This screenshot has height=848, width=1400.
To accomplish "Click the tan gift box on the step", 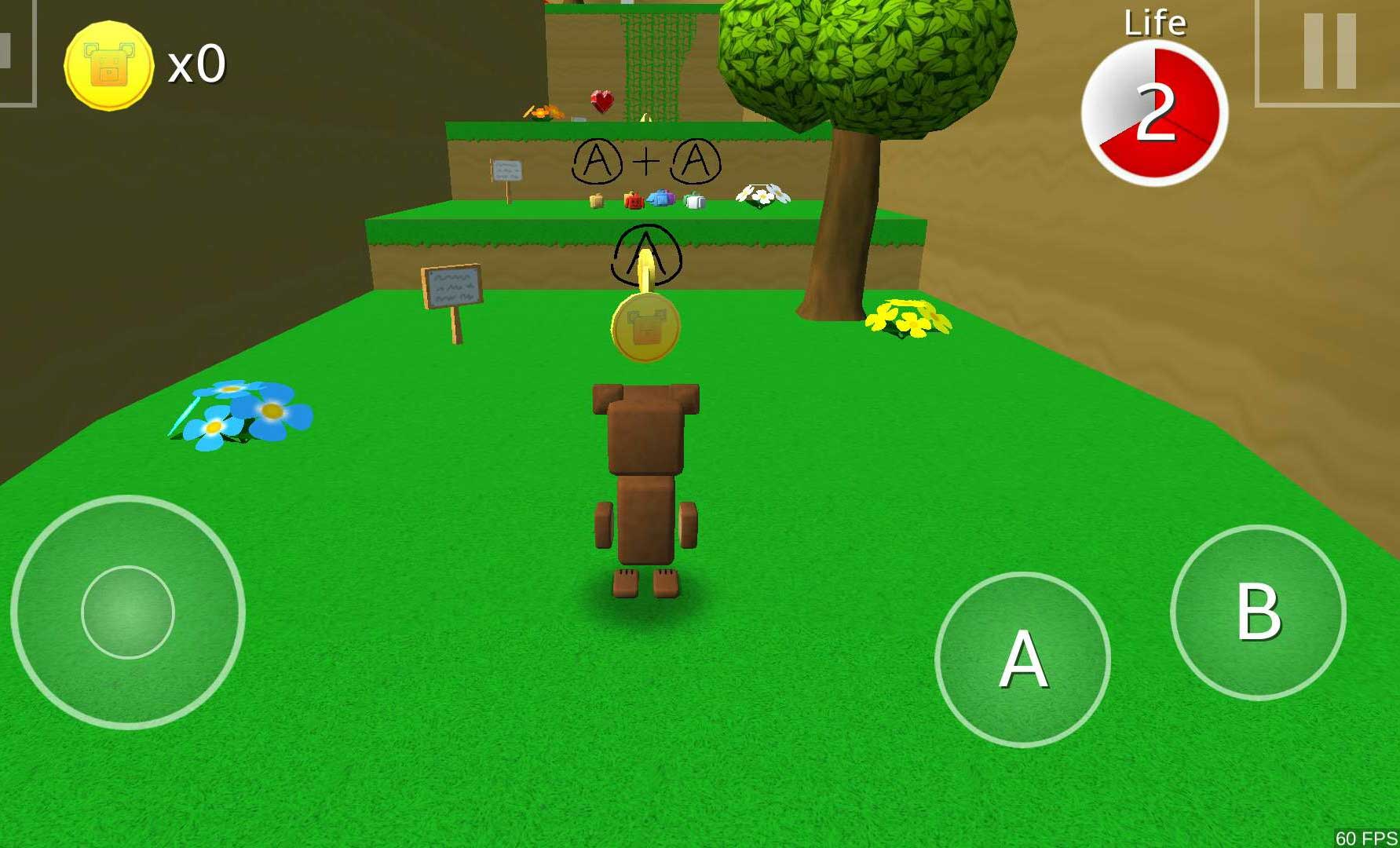I will click(595, 202).
